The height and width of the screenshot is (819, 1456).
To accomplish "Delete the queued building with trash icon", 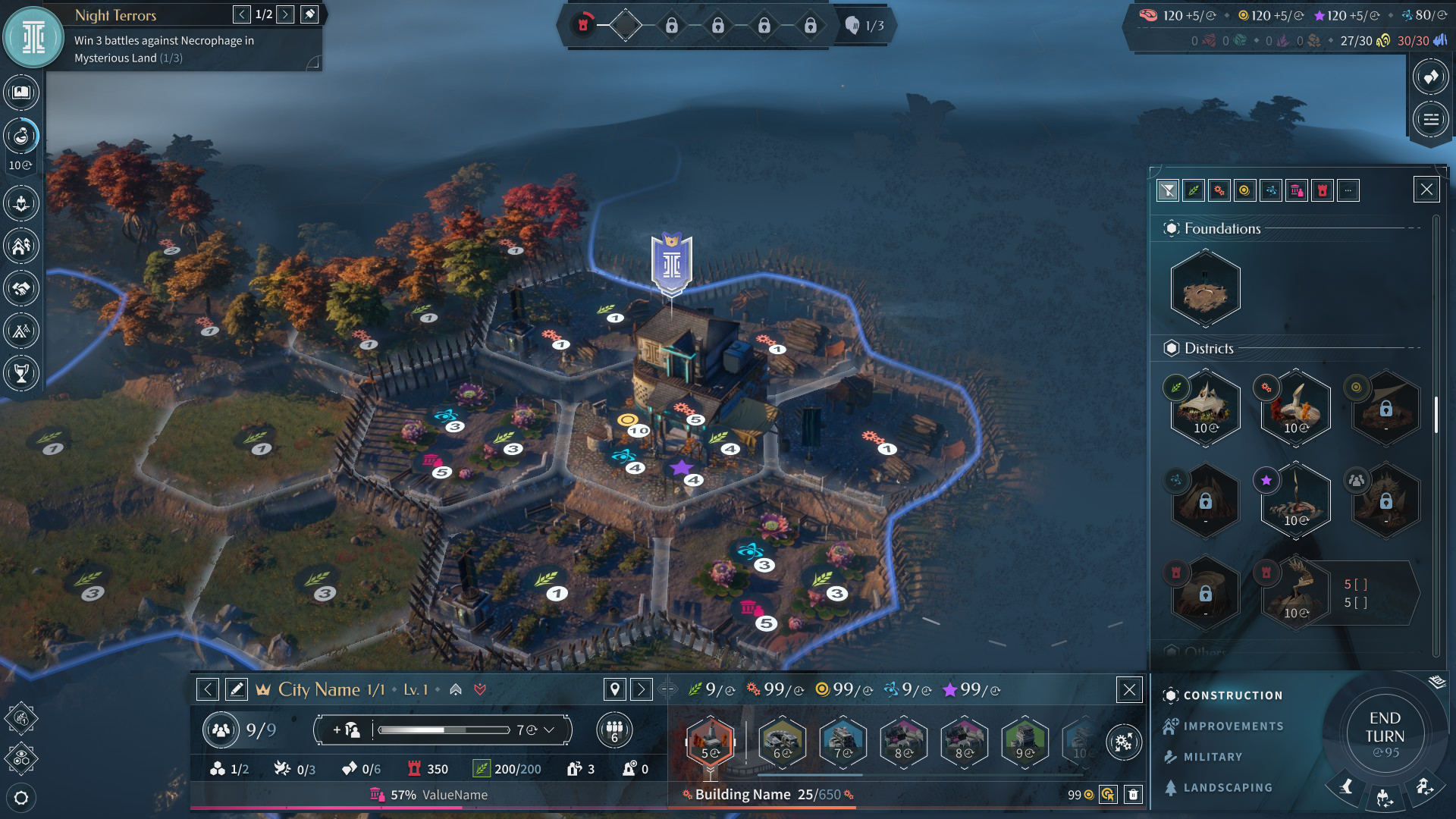I will point(1133,795).
